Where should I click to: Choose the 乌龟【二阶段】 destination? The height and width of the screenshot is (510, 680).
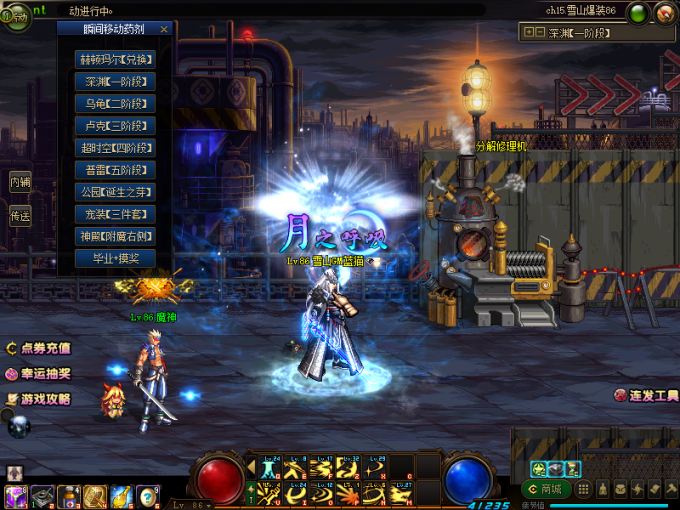[115, 103]
